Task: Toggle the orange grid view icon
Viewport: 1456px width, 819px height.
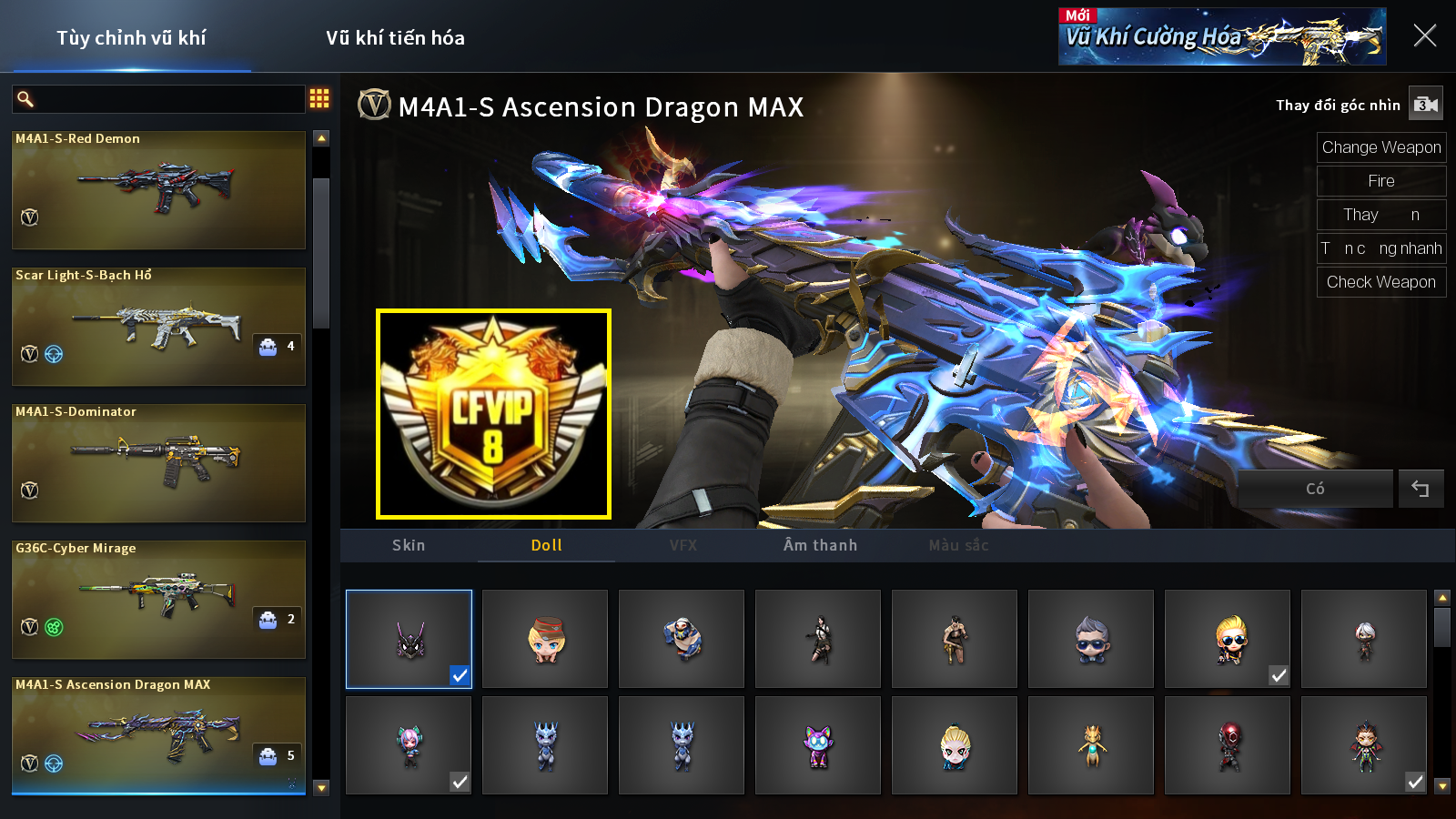Action: coord(319,98)
